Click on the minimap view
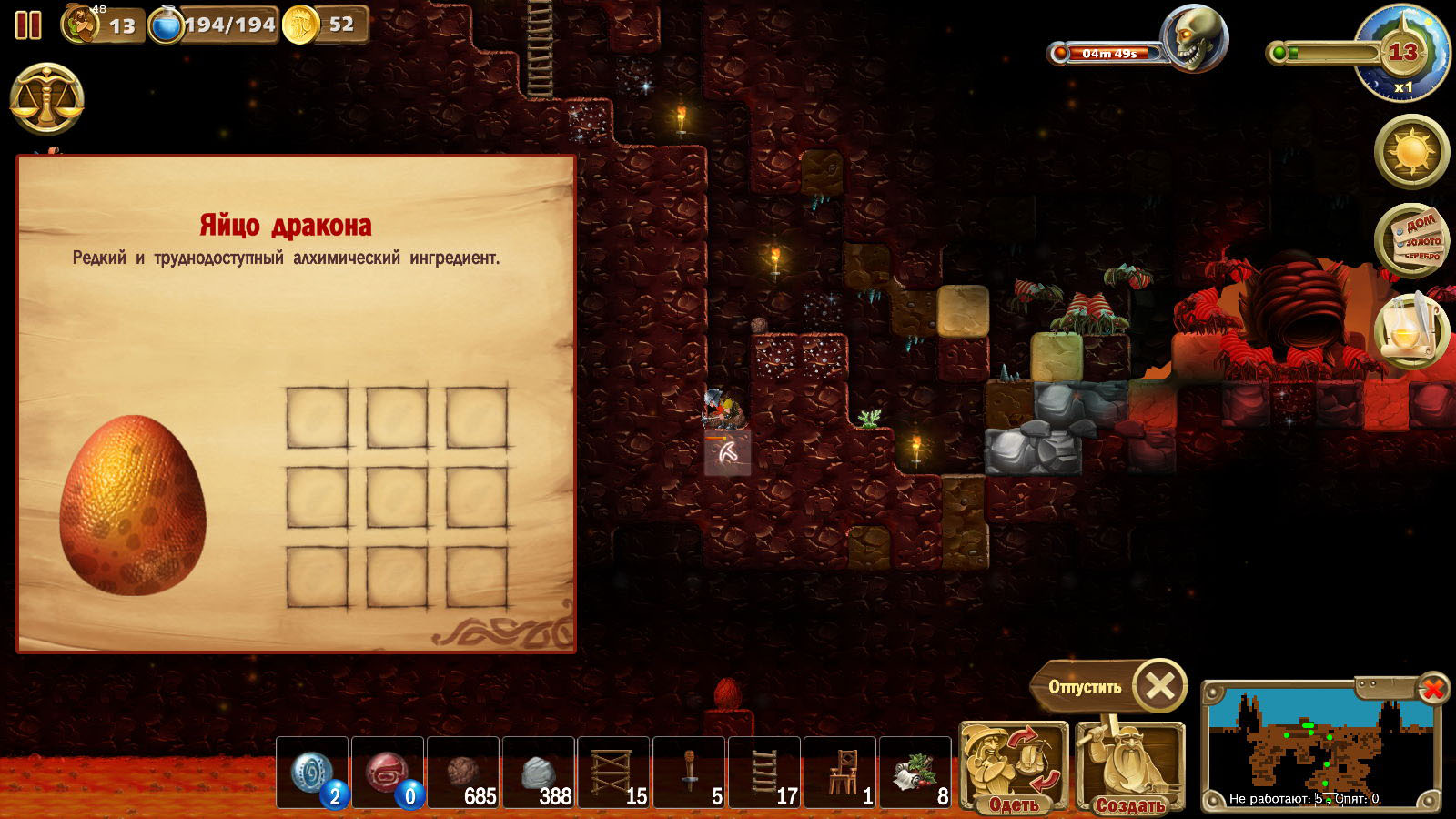This screenshot has width=1456, height=819. [1319, 746]
